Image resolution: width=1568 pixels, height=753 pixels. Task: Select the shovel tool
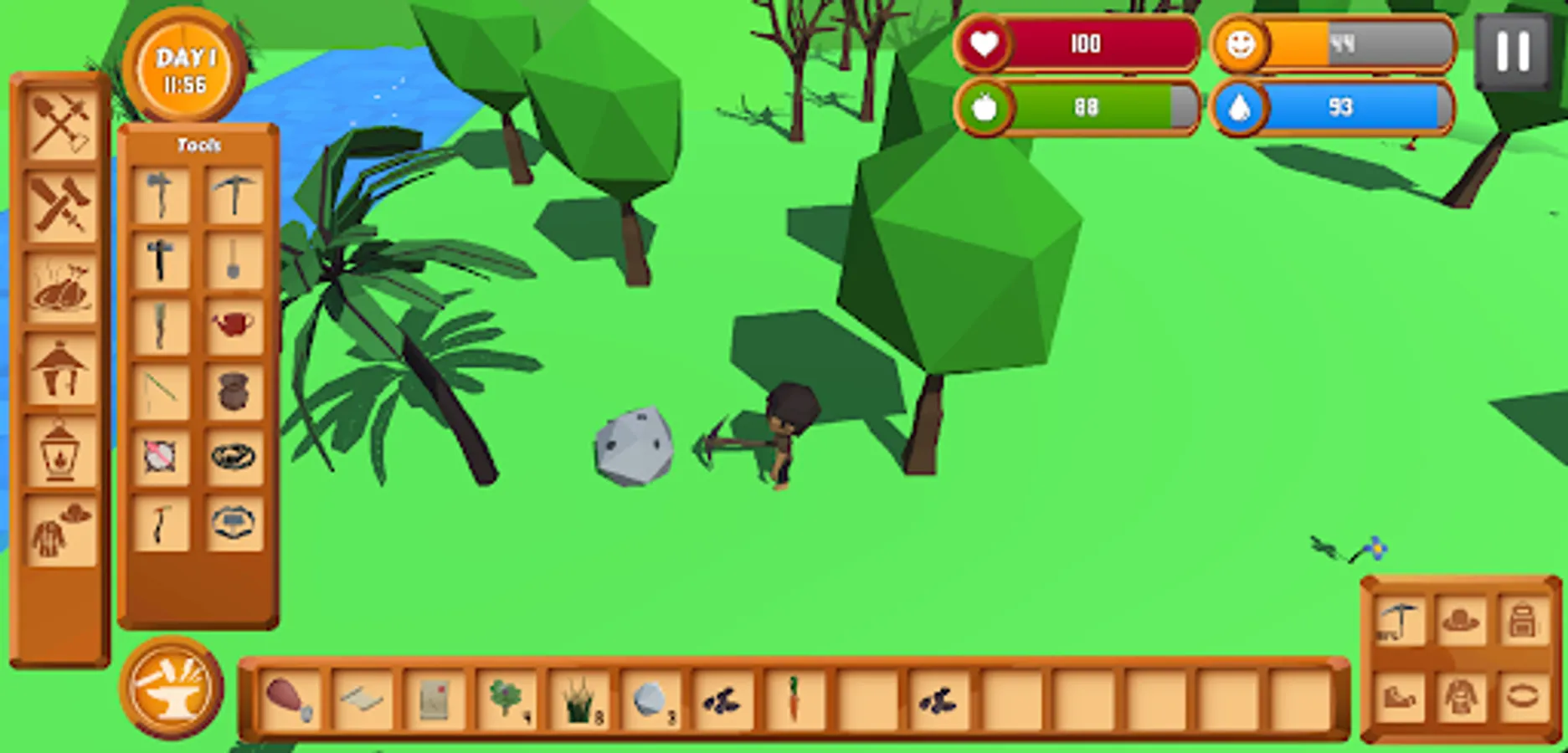tap(234, 259)
